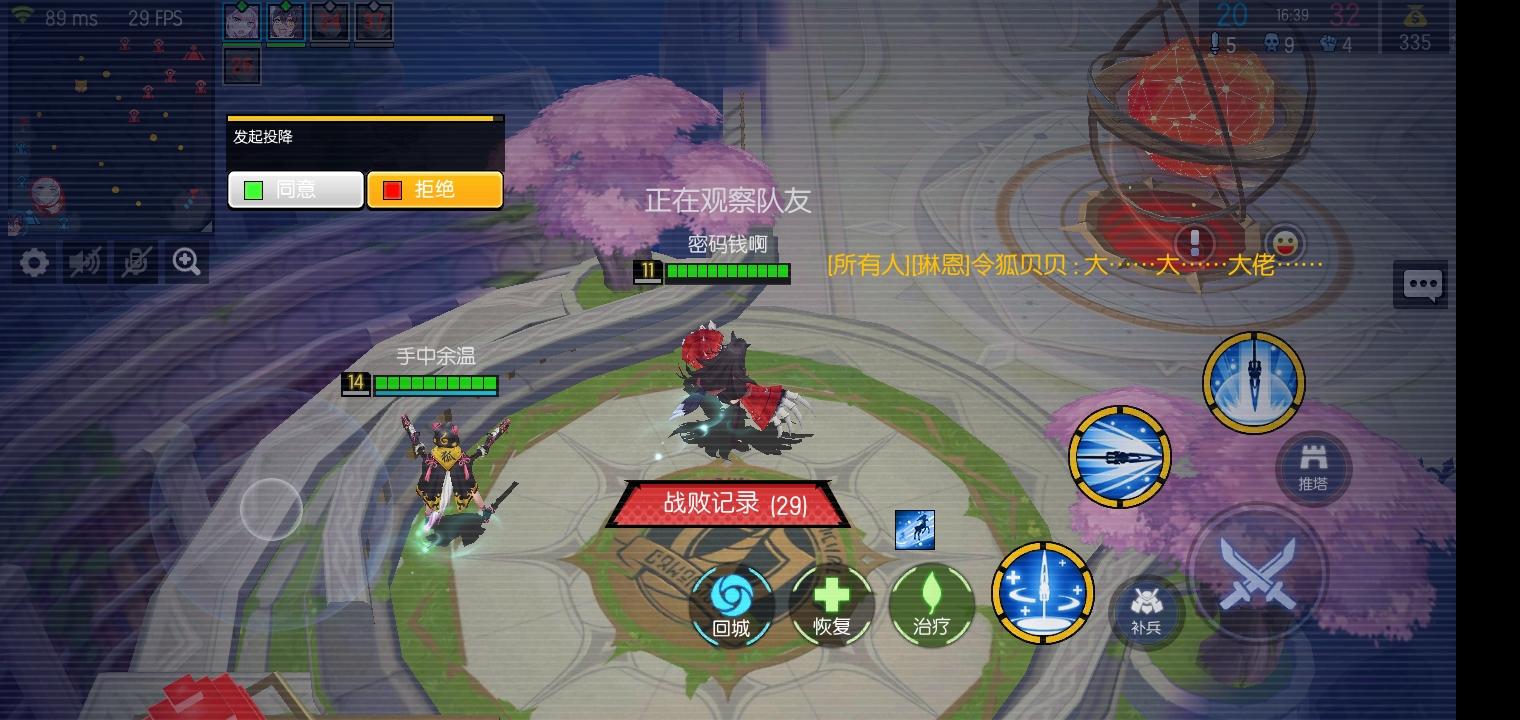Agree (同意) to the surrender vote
The image size is (1520, 720).
click(295, 189)
